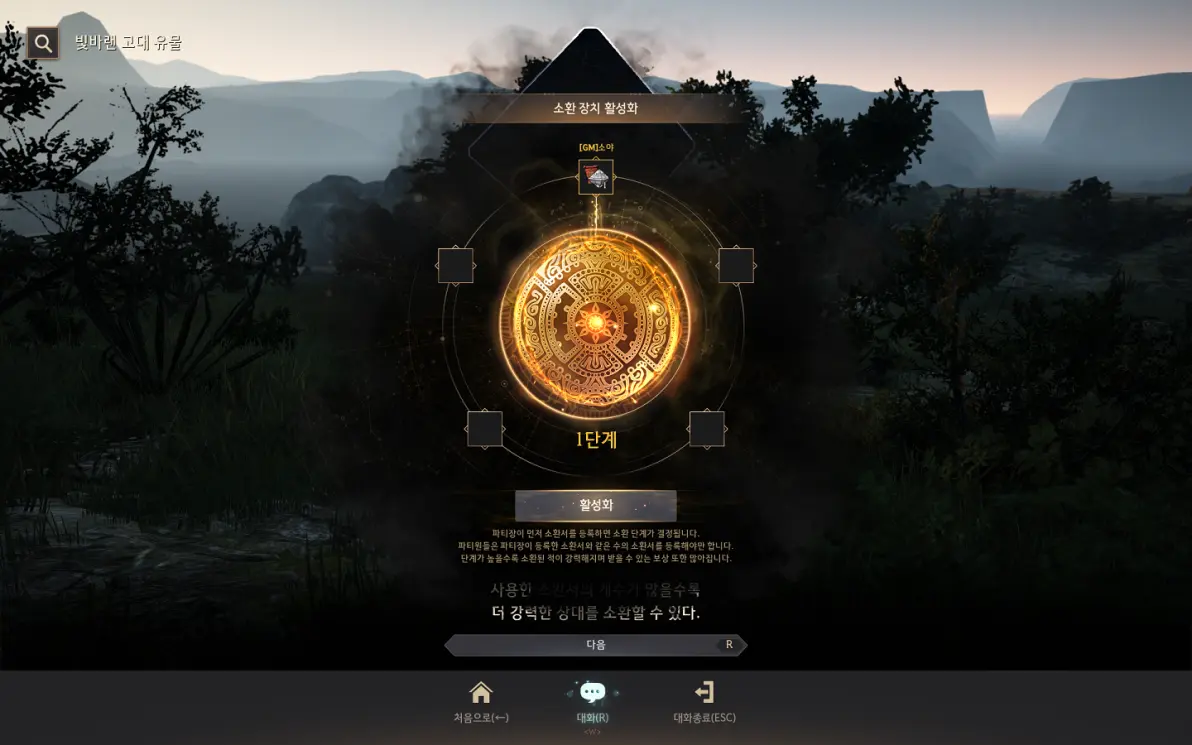The width and height of the screenshot is (1192, 745).
Task: Click the glowing golden summoning relic disc
Action: tap(595, 322)
